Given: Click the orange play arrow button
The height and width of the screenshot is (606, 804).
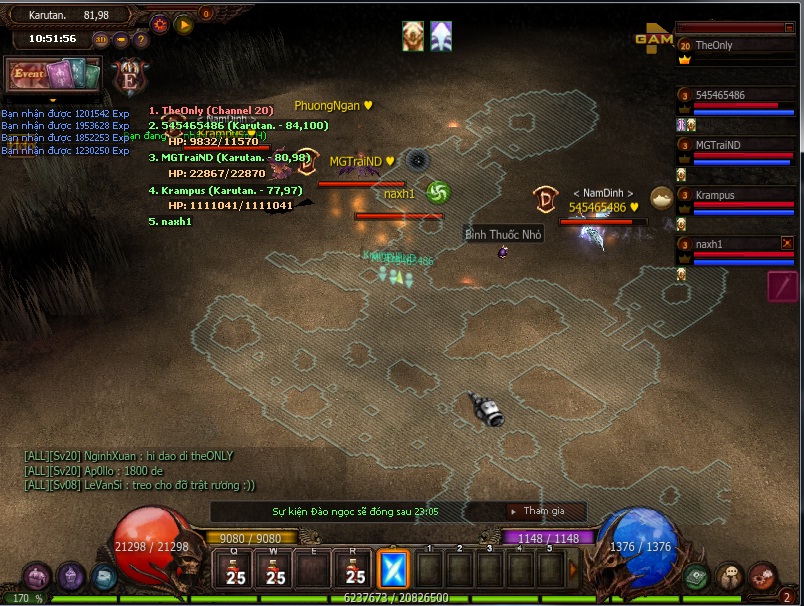Looking at the screenshot, I should (184, 25).
